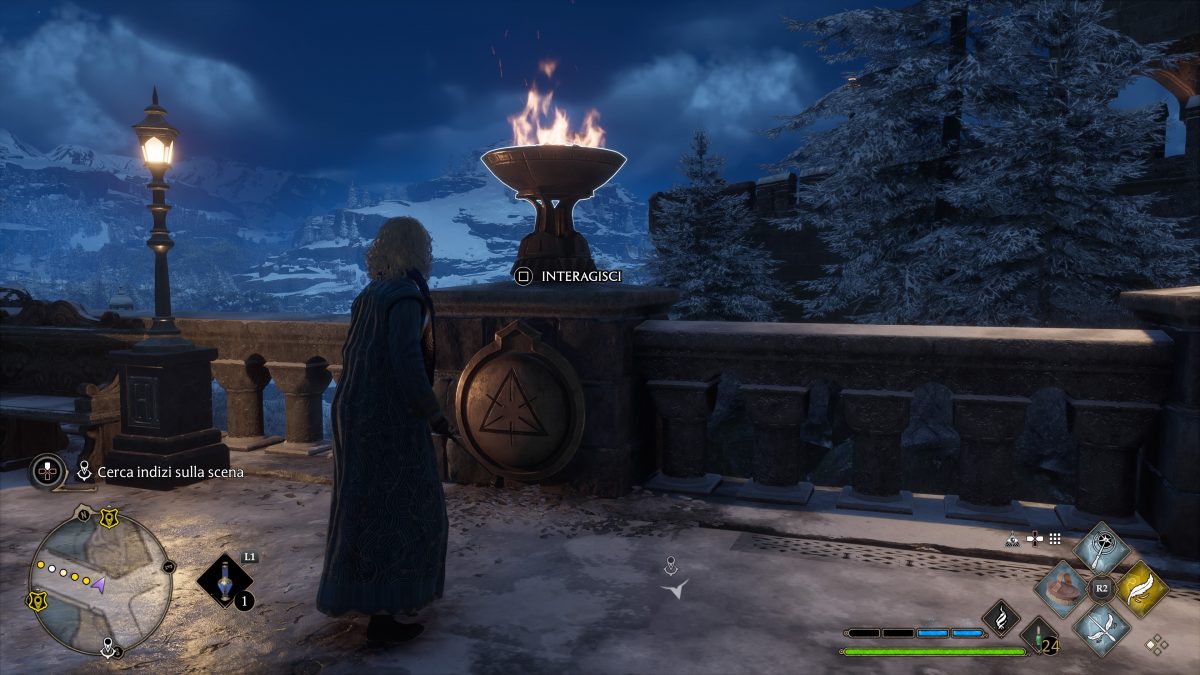Click the left yellow shield marker on minimap
Viewport: 1200px width, 675px height.
tap(38, 601)
